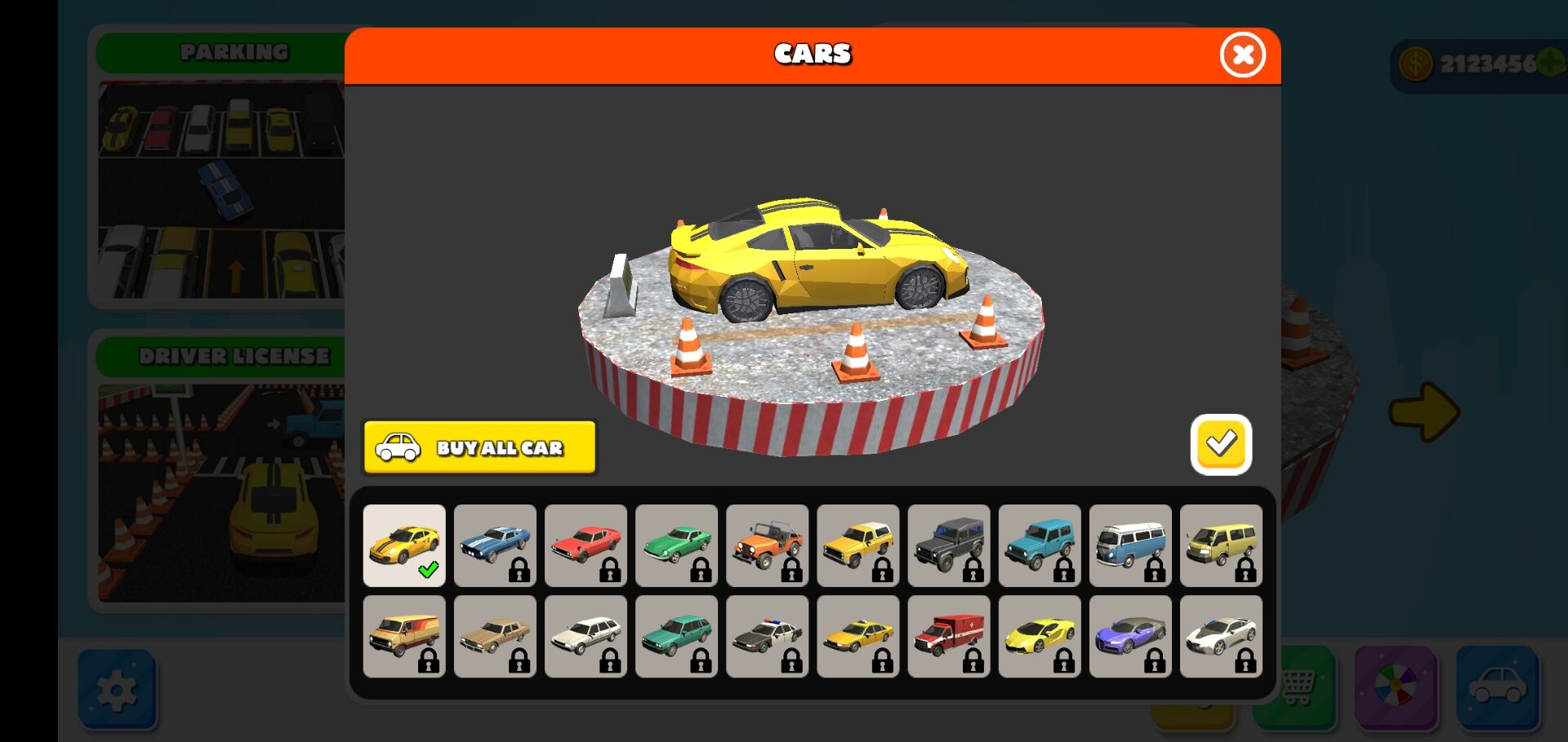The image size is (1568, 742).
Task: Open the gear settings button
Action: point(118,690)
